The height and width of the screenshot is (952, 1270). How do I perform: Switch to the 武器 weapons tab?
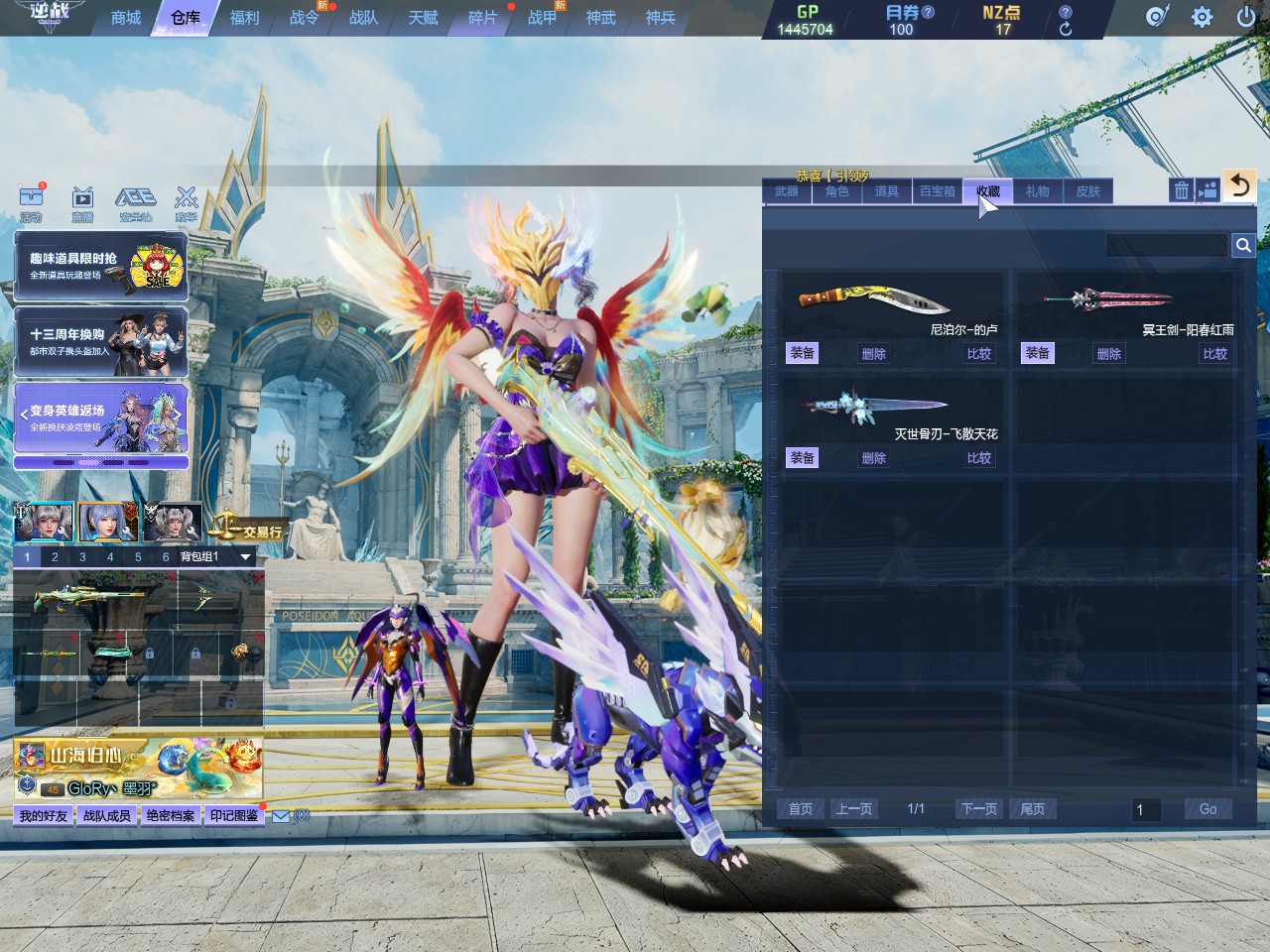(787, 191)
